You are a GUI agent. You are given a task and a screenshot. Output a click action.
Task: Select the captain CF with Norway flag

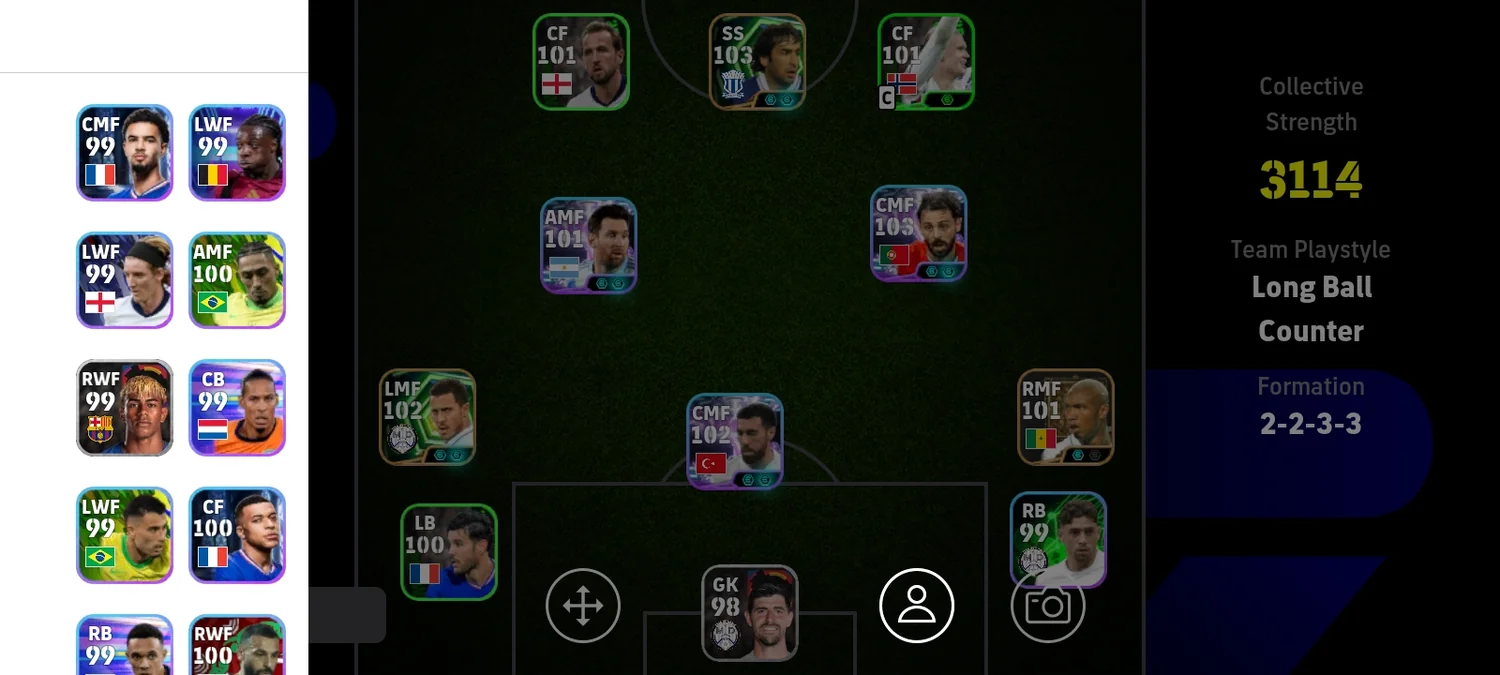pyautogui.click(x=926, y=61)
